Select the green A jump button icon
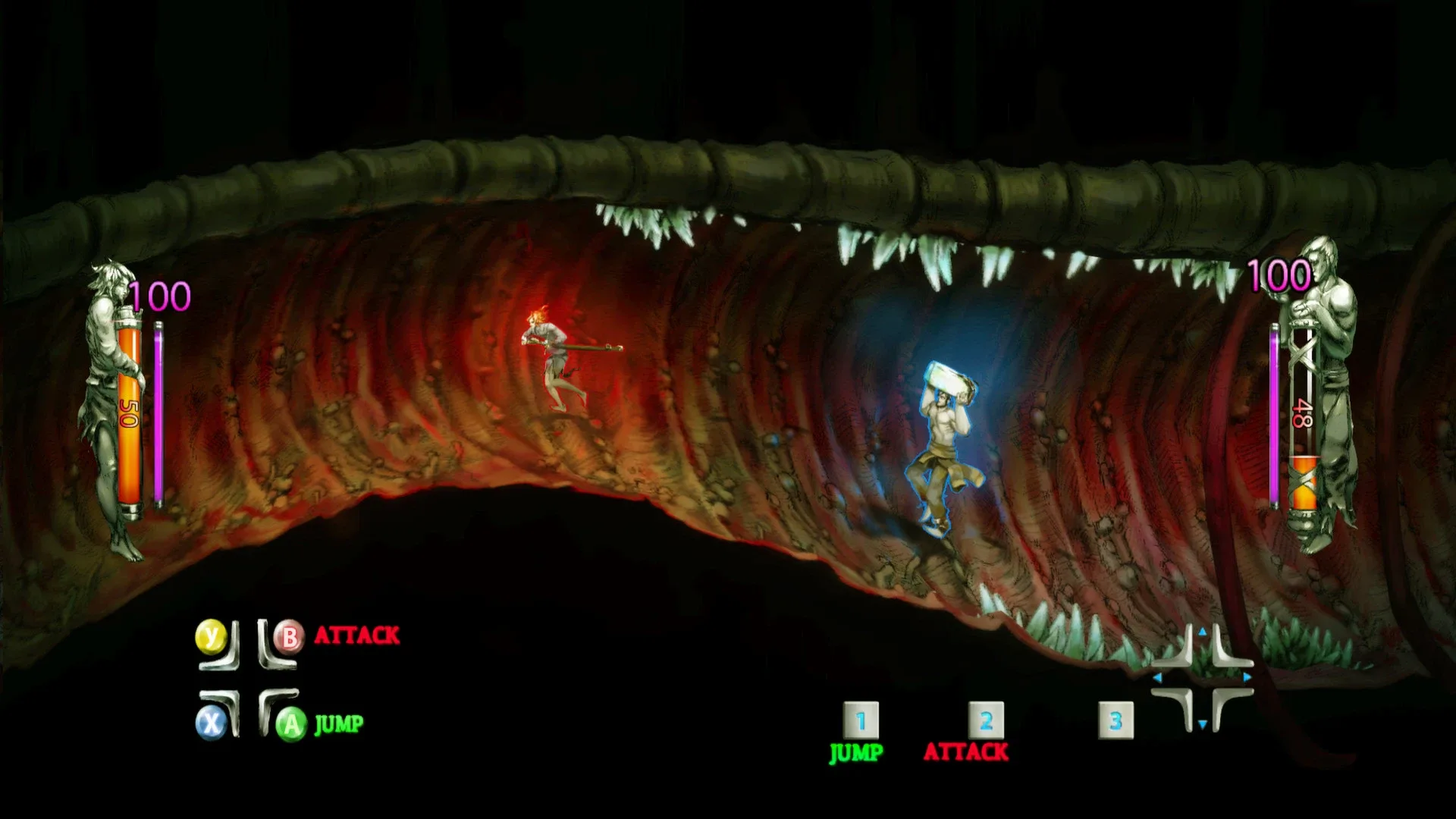 coord(290,721)
